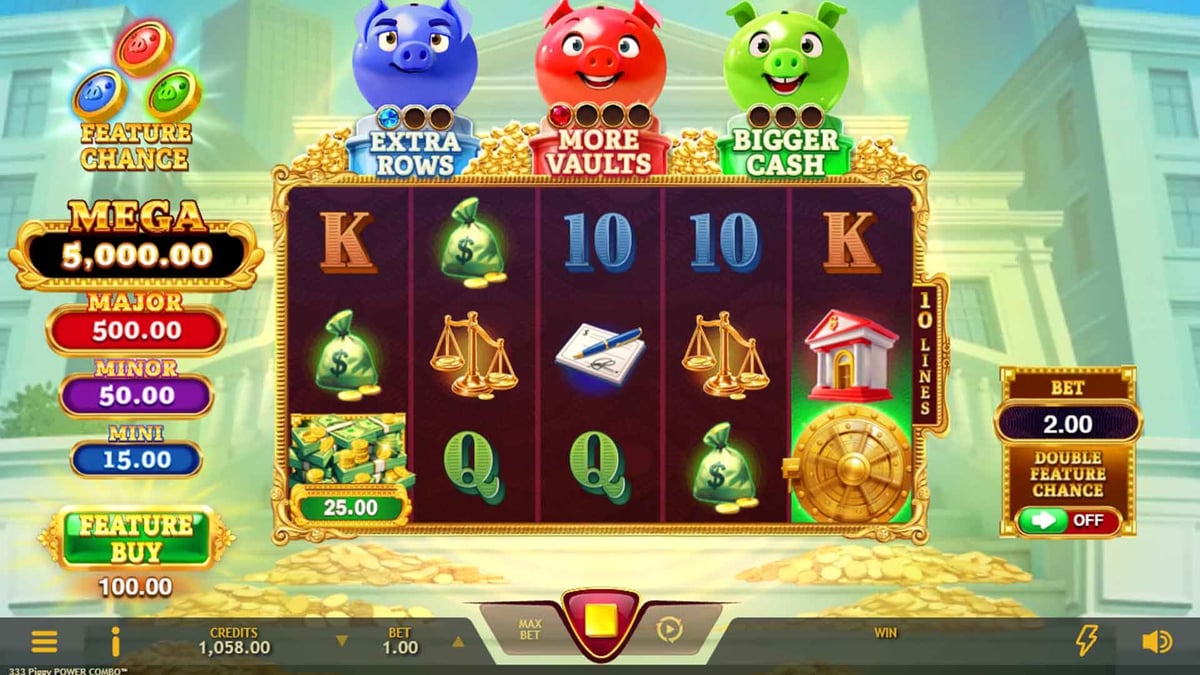The height and width of the screenshot is (675, 1200).
Task: Increase the bet amount
Action: click(458, 641)
